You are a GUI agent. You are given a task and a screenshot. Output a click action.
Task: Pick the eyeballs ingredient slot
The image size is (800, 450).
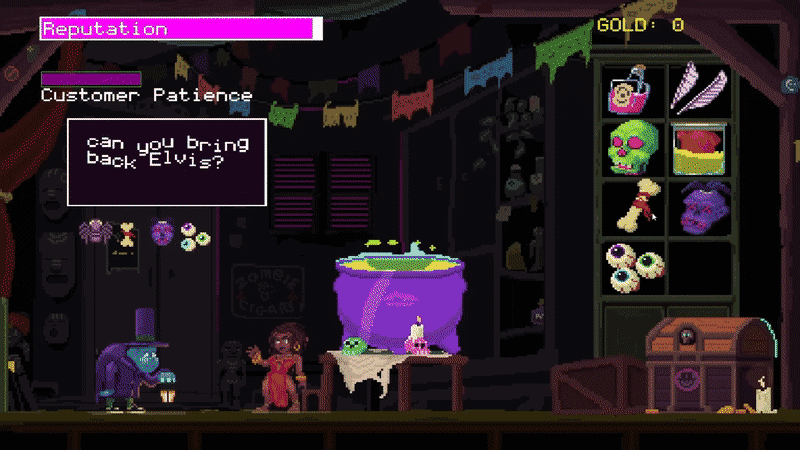632,267
